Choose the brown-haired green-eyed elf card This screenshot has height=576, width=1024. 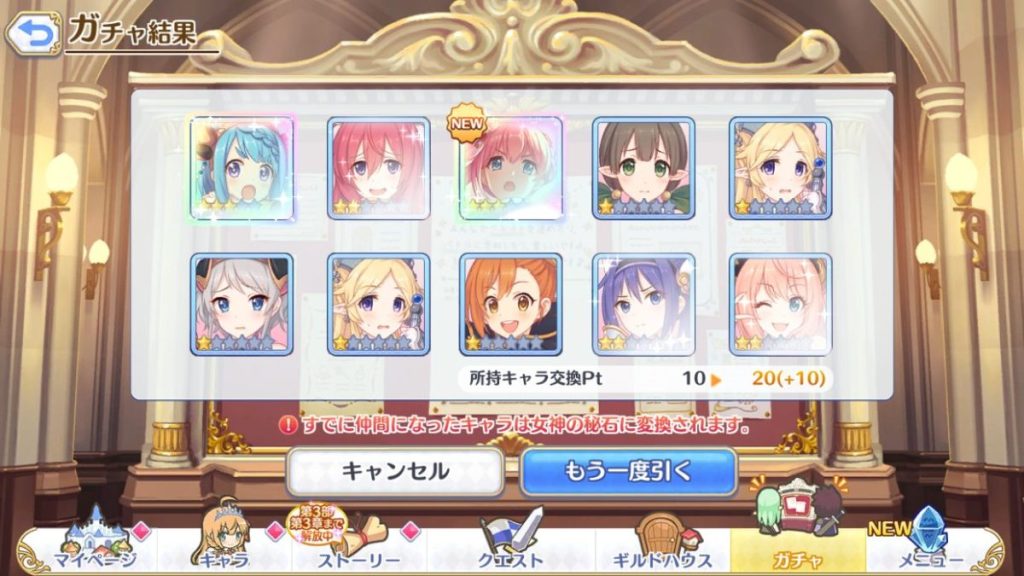coord(644,168)
